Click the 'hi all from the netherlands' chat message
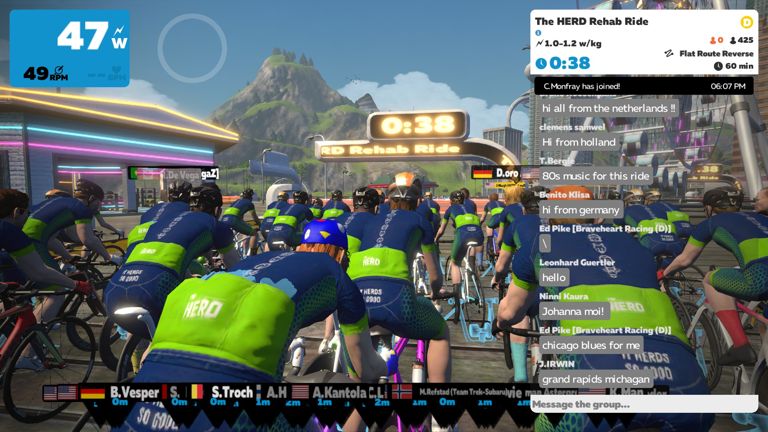The width and height of the screenshot is (768, 432). 608,108
